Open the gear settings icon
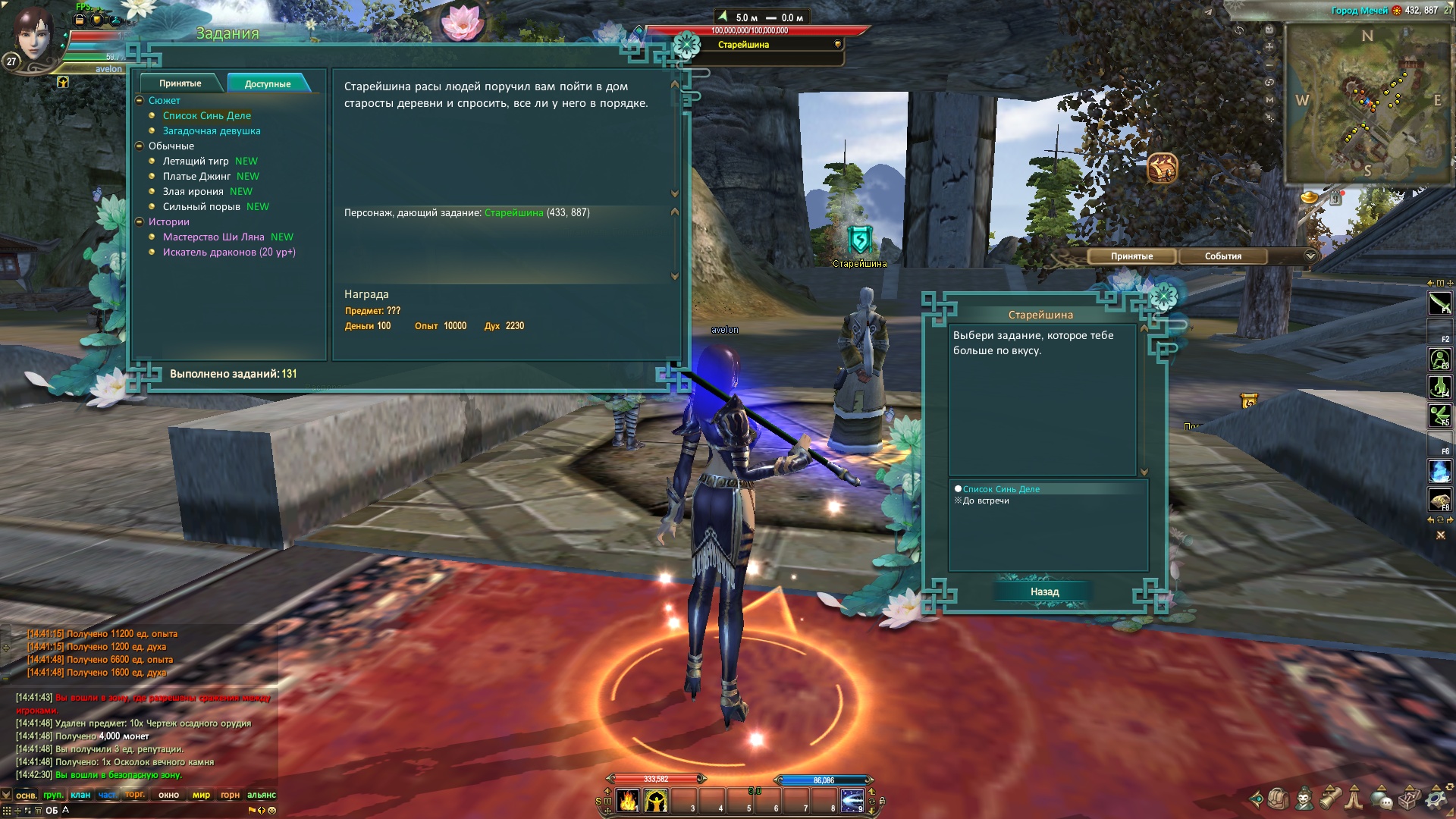The image size is (1456, 819). [x=1435, y=799]
